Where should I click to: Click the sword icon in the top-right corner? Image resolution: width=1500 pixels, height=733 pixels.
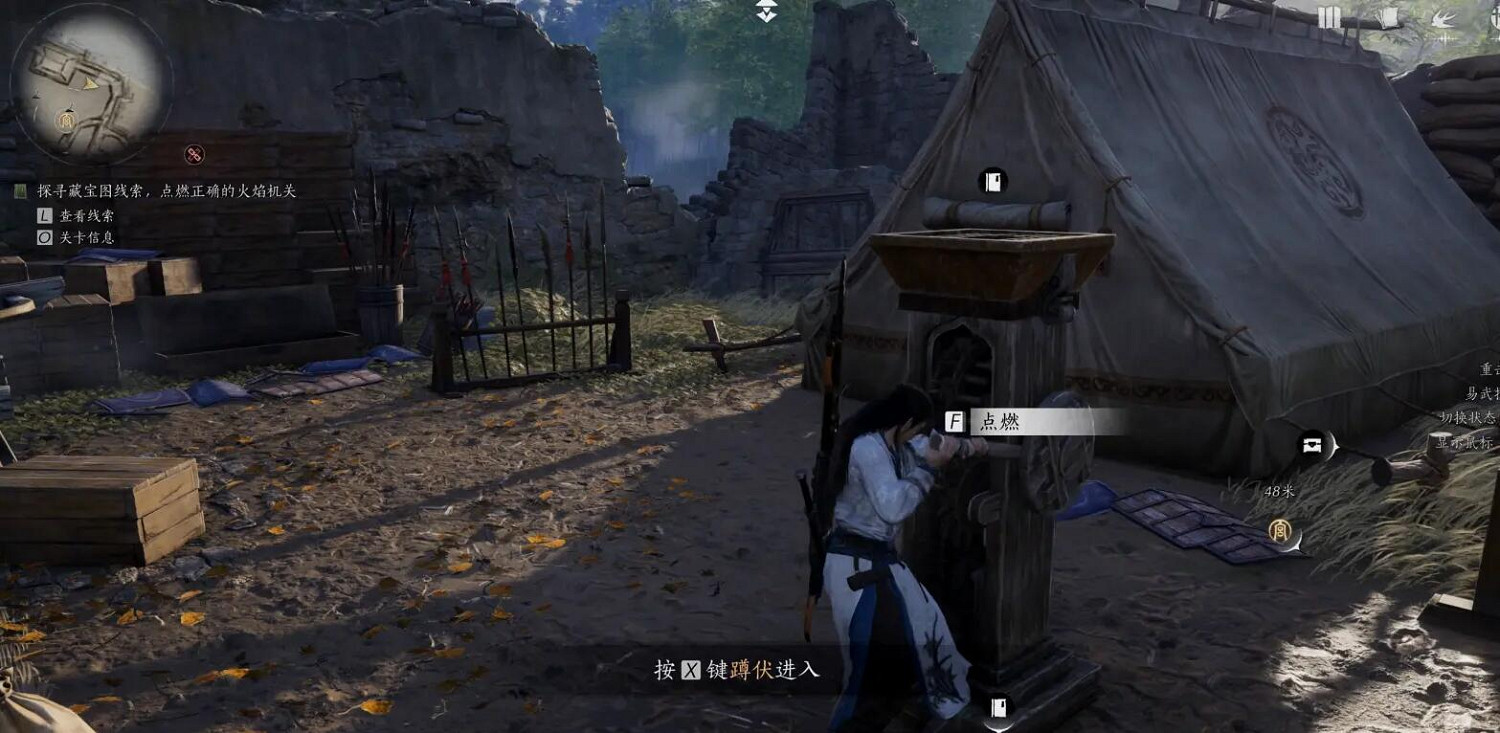(1494, 18)
